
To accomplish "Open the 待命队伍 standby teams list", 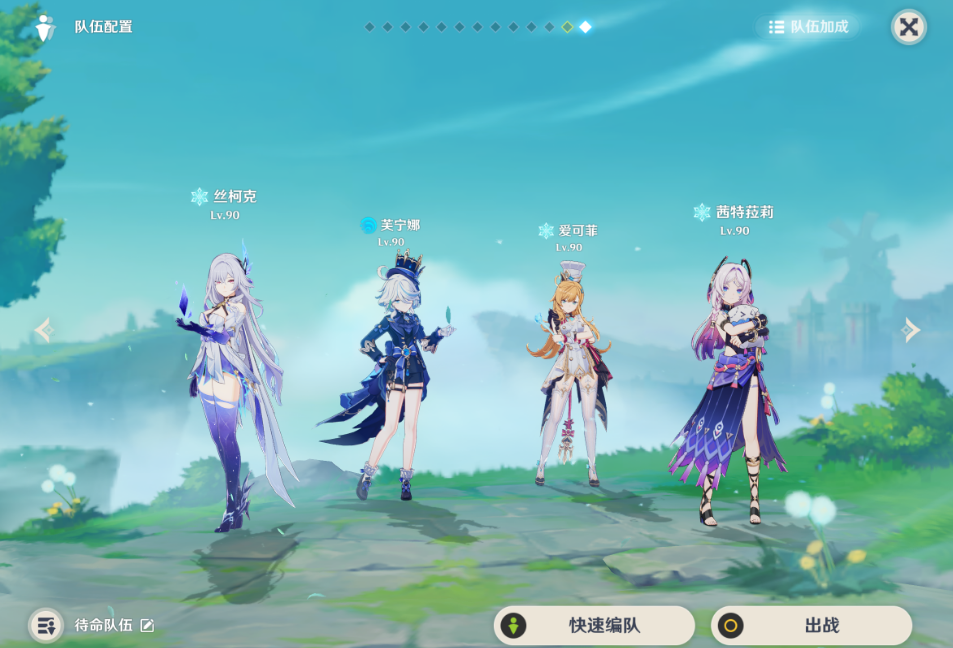I will pos(46,625).
